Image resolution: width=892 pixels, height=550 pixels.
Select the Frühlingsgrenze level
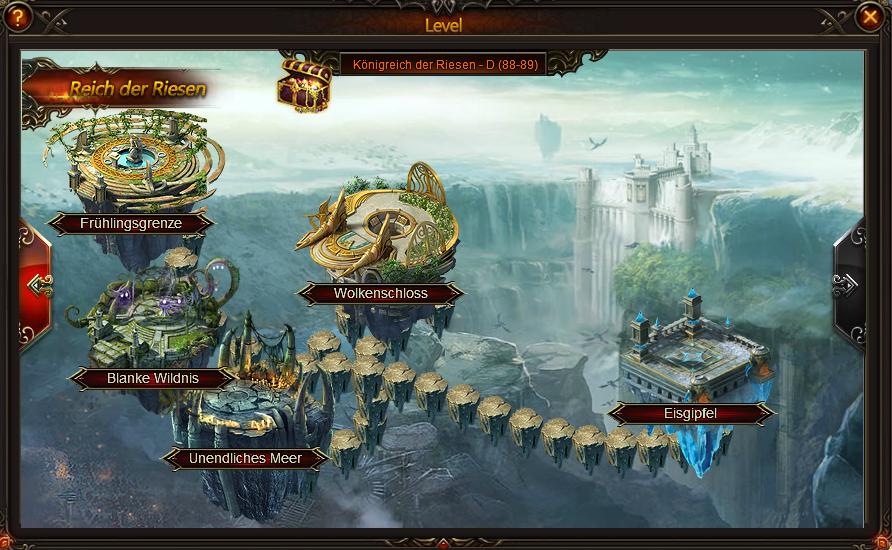131,224
